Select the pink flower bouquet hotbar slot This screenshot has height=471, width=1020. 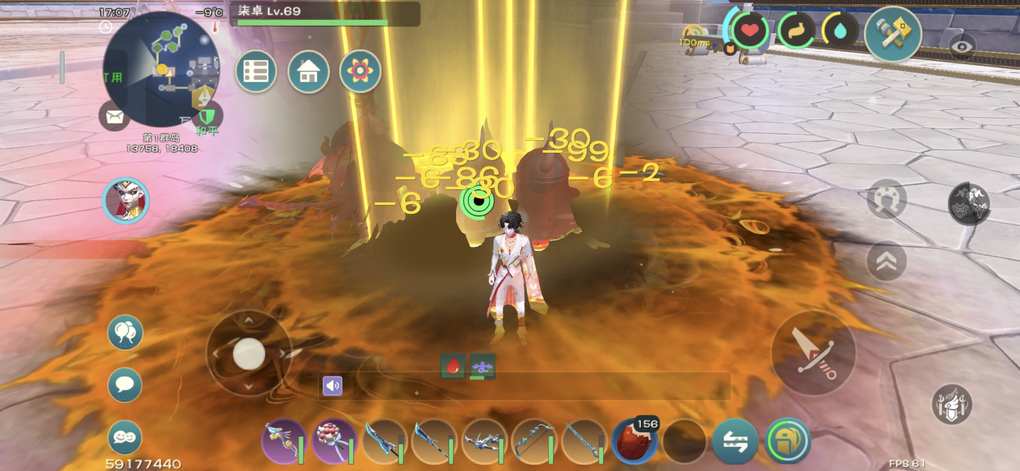[334, 441]
